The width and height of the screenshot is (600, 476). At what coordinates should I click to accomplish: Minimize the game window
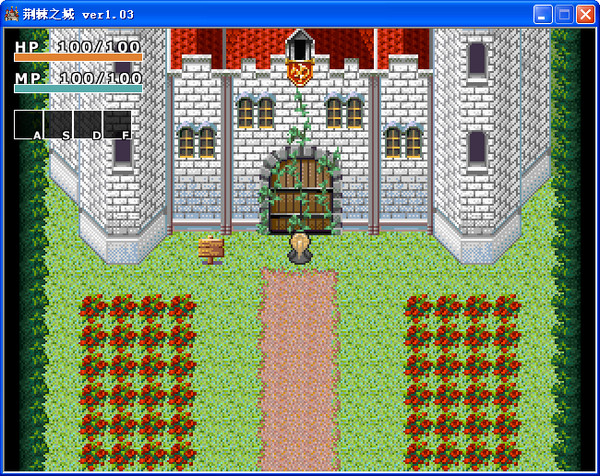[x=541, y=14]
